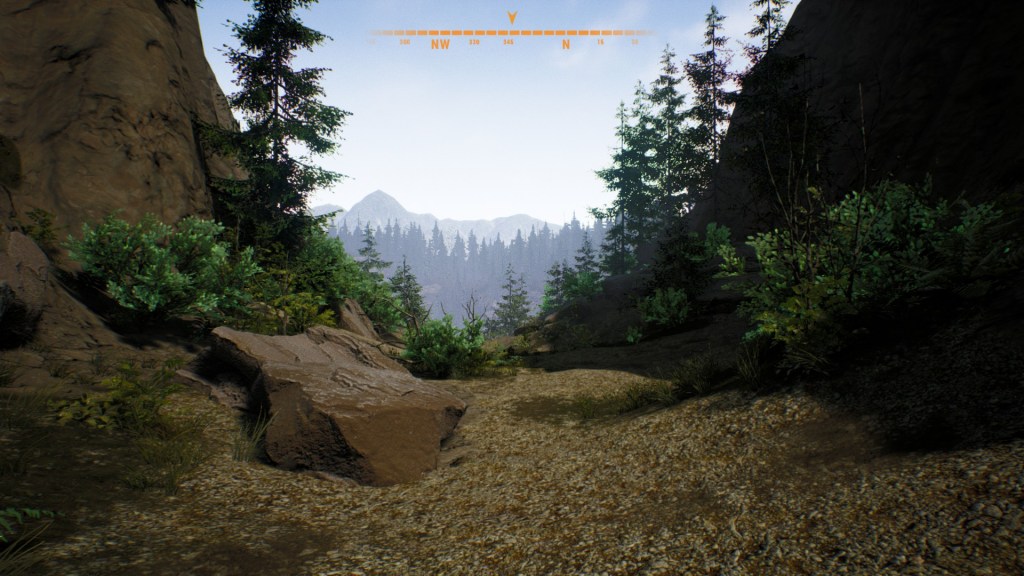Image resolution: width=1024 pixels, height=576 pixels.
Task: Click the compass heading bar
Action: 511,35
